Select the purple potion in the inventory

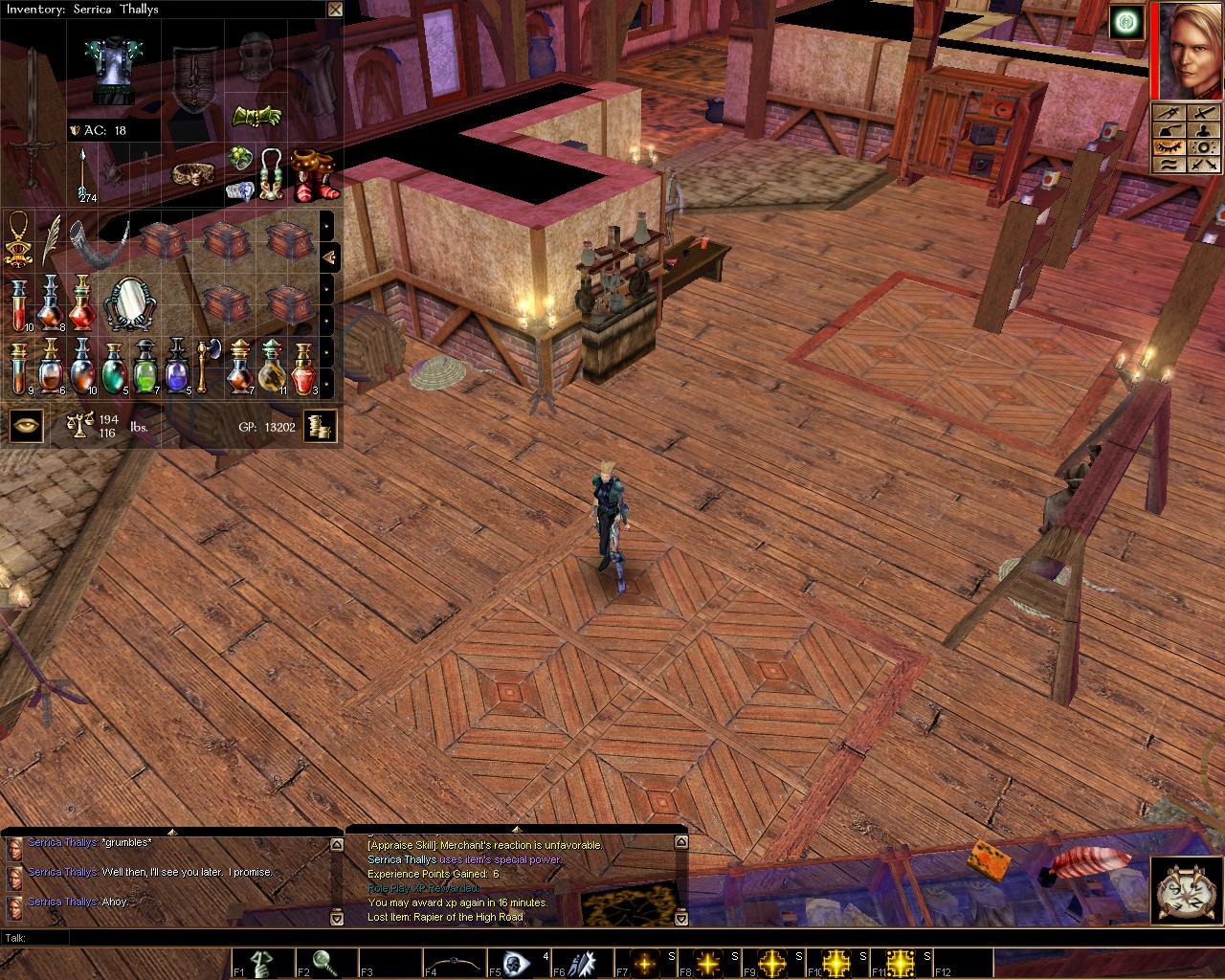point(179,366)
